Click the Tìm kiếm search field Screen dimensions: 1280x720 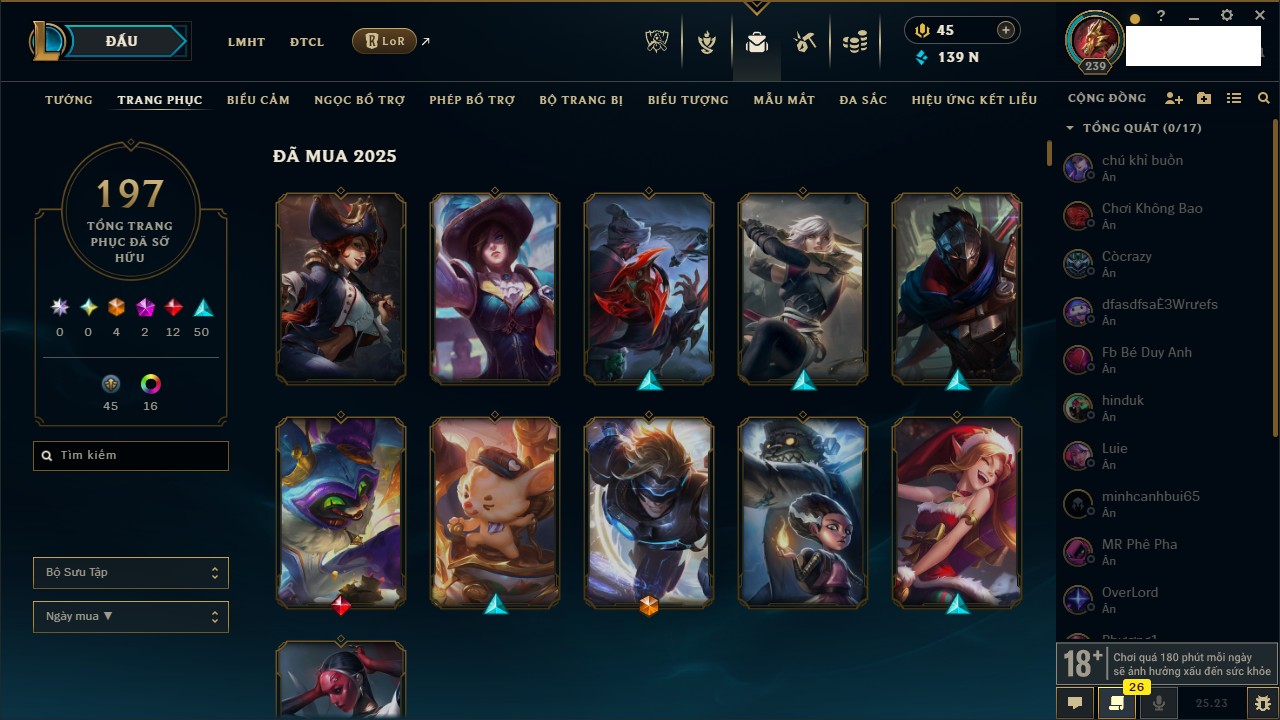pyautogui.click(x=131, y=456)
